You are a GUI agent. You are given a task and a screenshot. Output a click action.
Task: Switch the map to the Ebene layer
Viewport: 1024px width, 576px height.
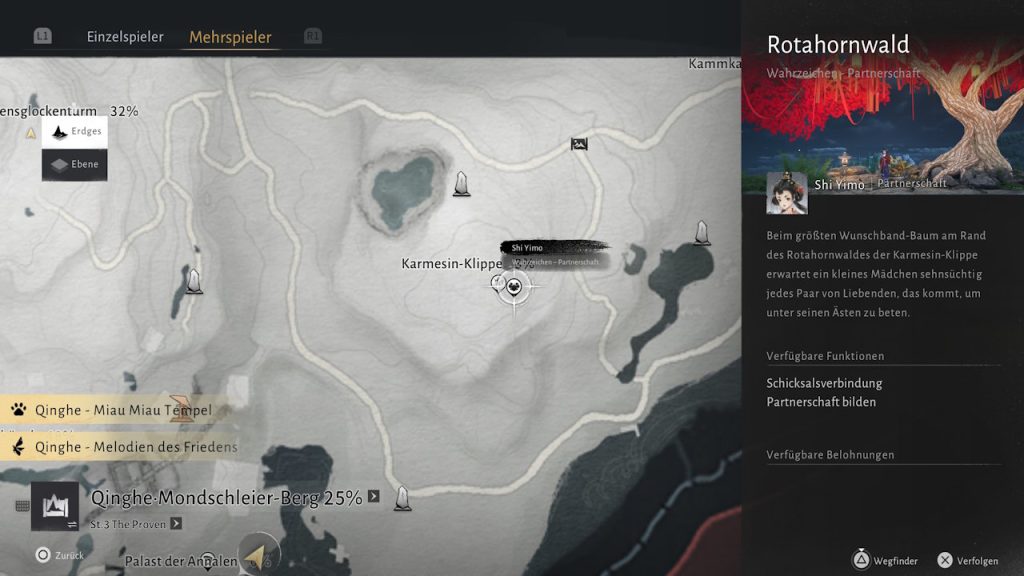[74, 165]
